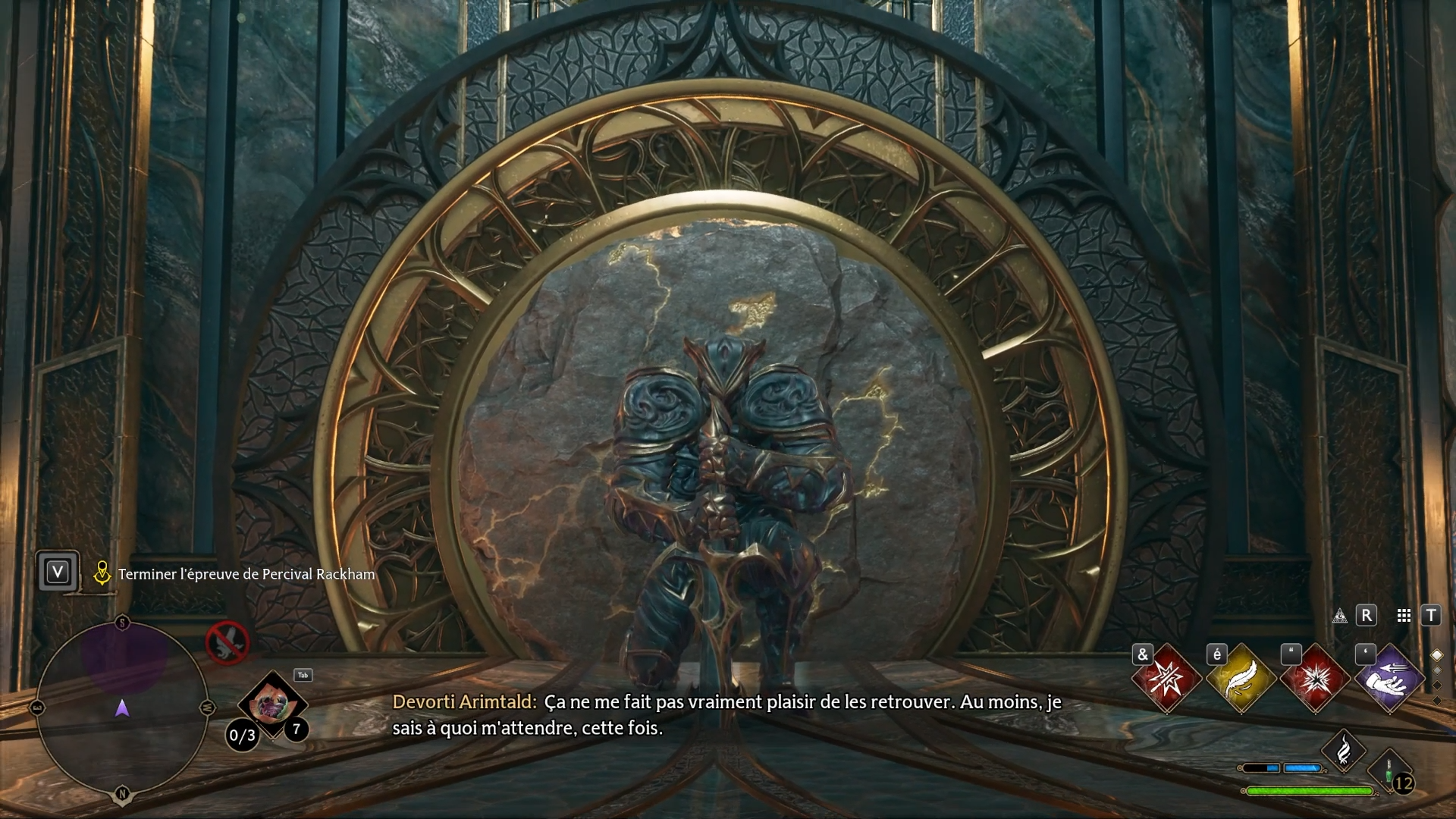Click the R key prompt in the bottom bar
This screenshot has width=1456, height=819.
pyautogui.click(x=1367, y=615)
